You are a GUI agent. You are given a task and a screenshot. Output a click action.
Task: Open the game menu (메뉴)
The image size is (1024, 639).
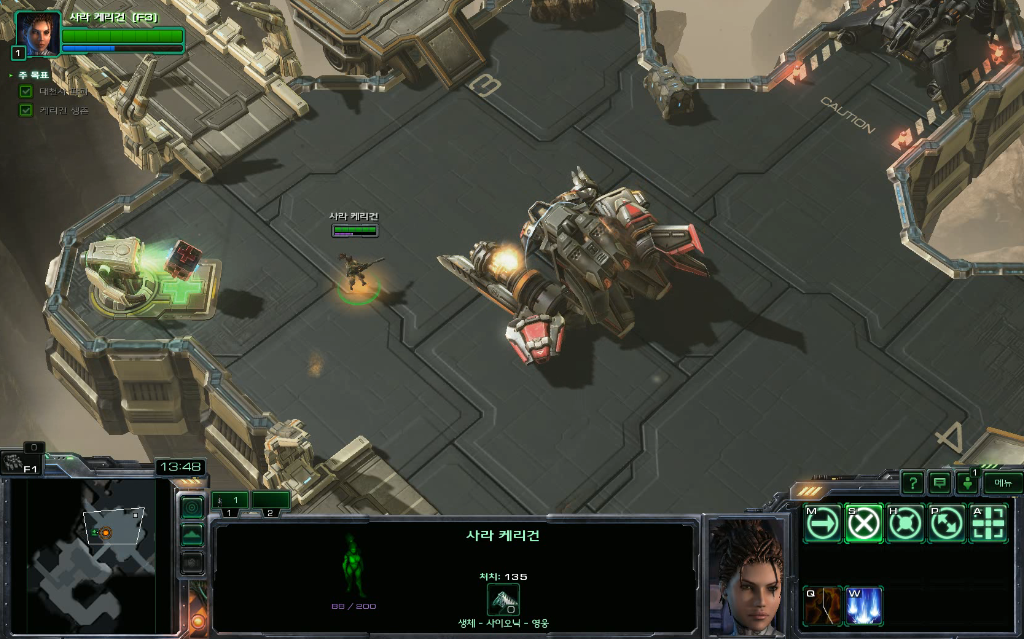(x=1002, y=483)
